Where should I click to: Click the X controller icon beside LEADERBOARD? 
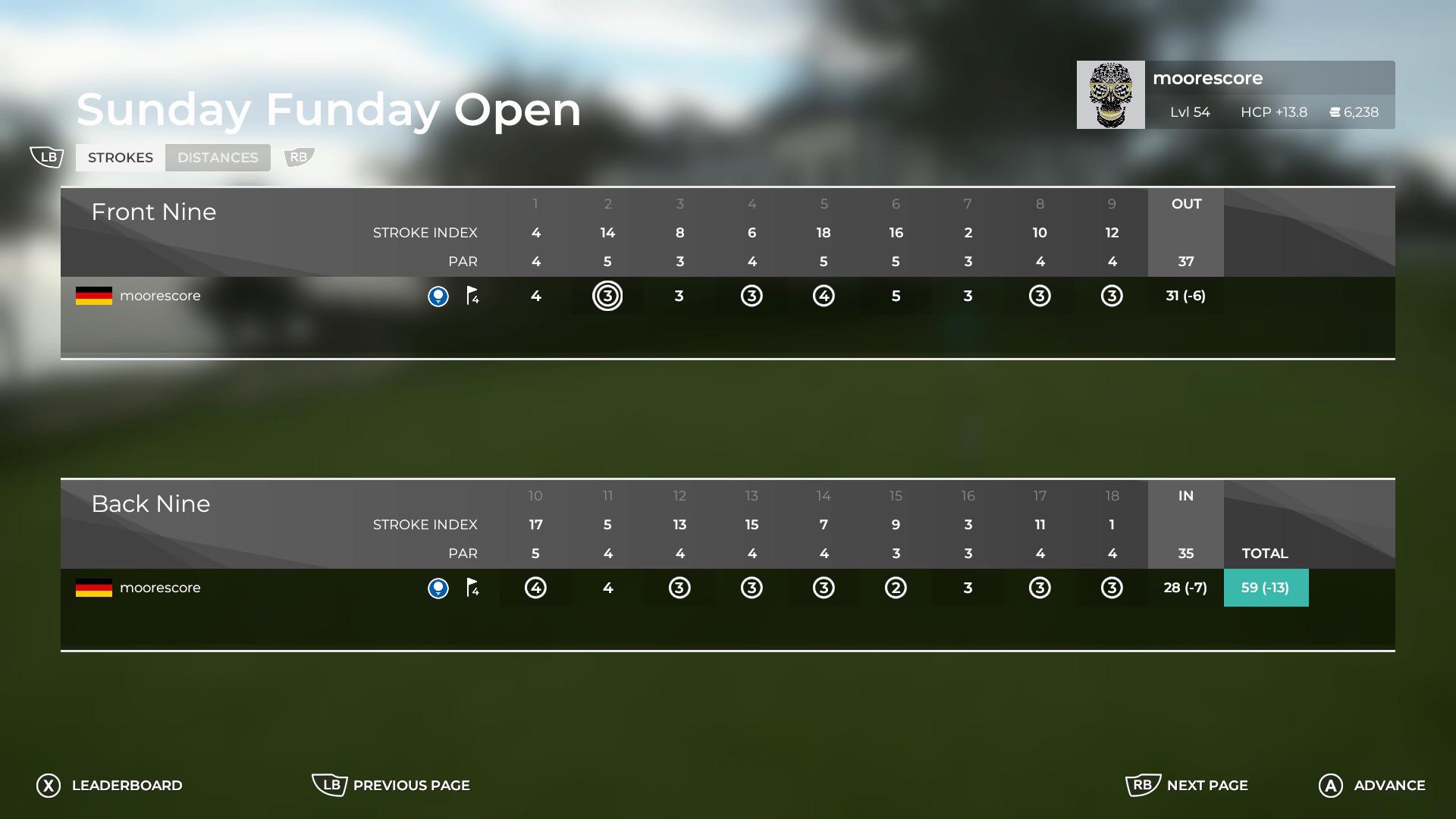coord(48,786)
